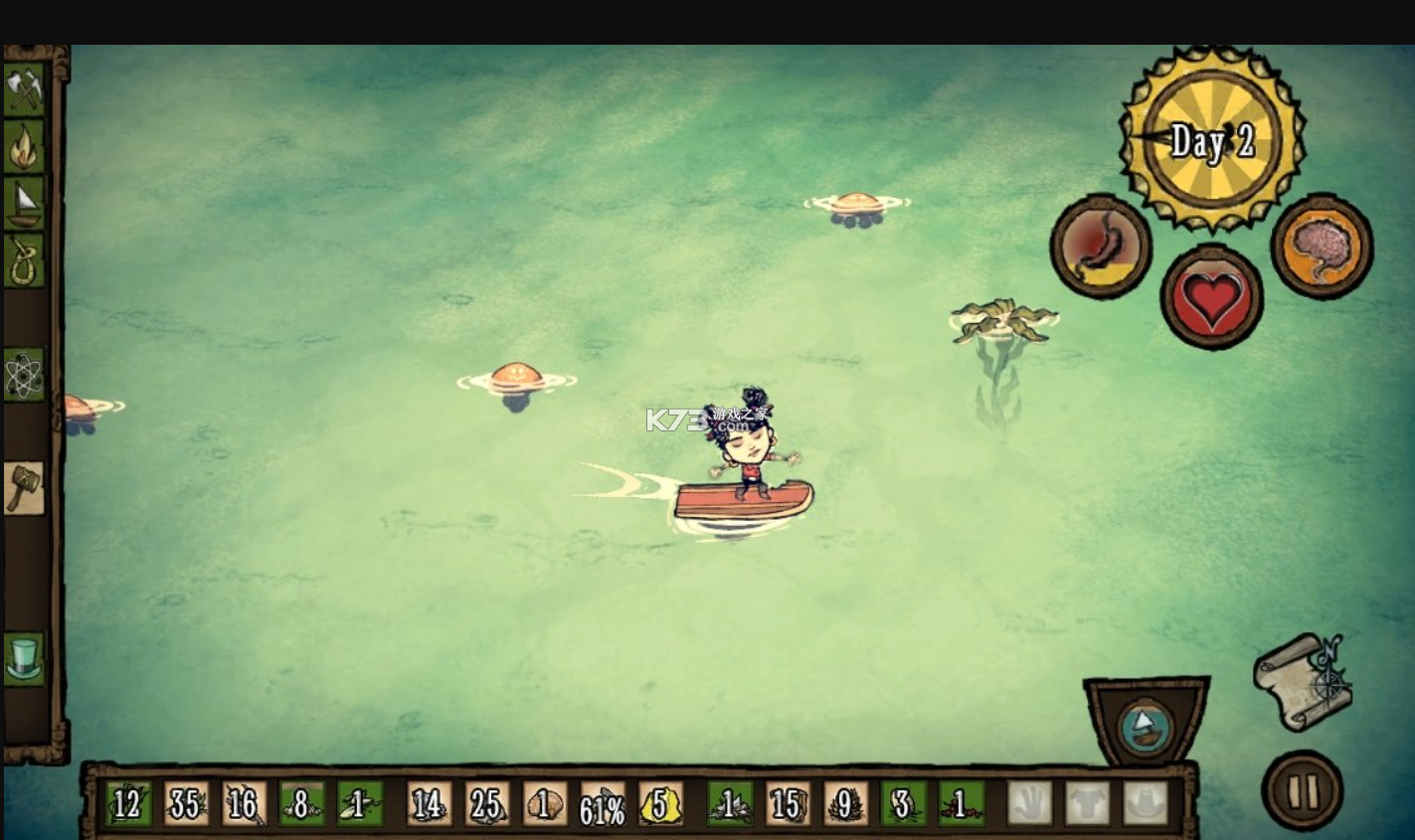
Task: Pick the inventory stack of 15
Action: coord(788,803)
